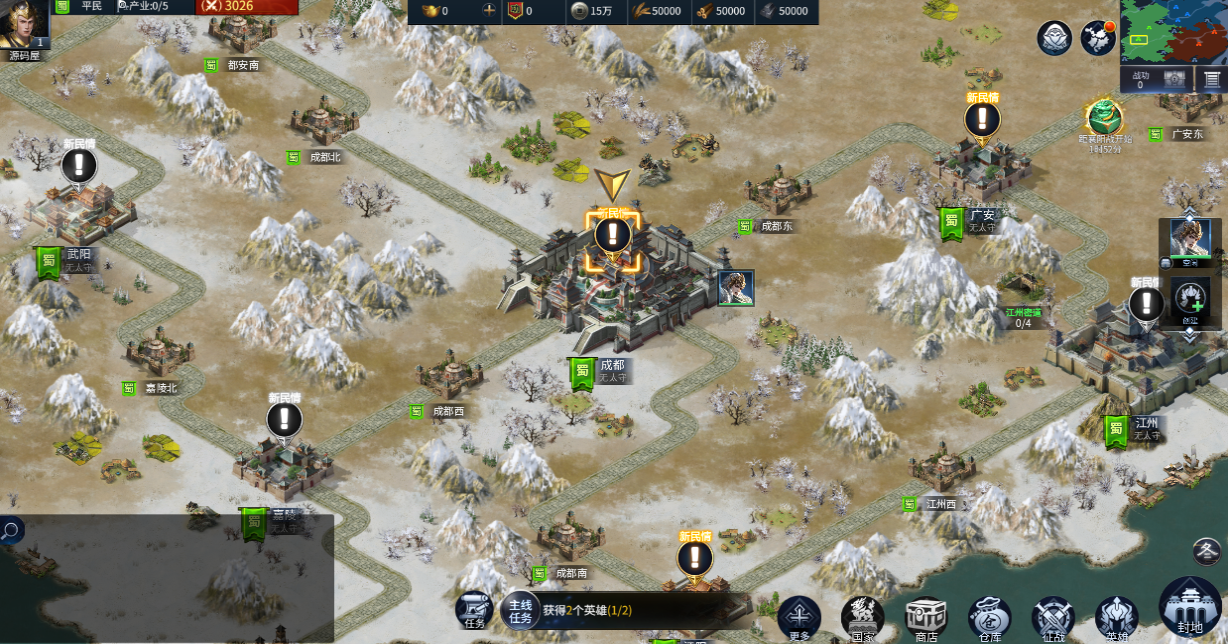Open the 英雄 heroes menu
The image size is (1228, 644).
pyautogui.click(x=1116, y=616)
